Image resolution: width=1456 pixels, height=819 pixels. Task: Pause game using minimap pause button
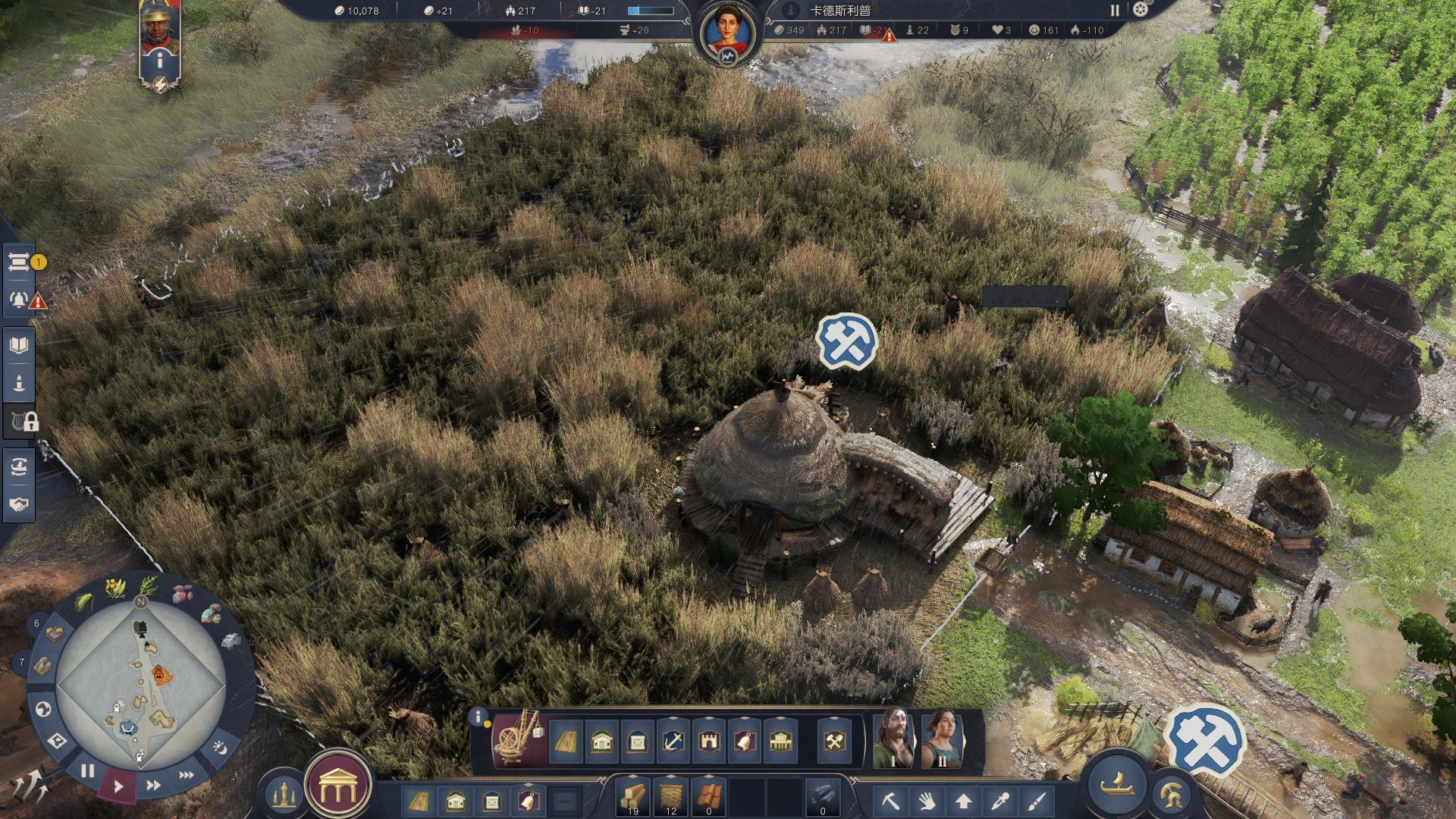(88, 771)
